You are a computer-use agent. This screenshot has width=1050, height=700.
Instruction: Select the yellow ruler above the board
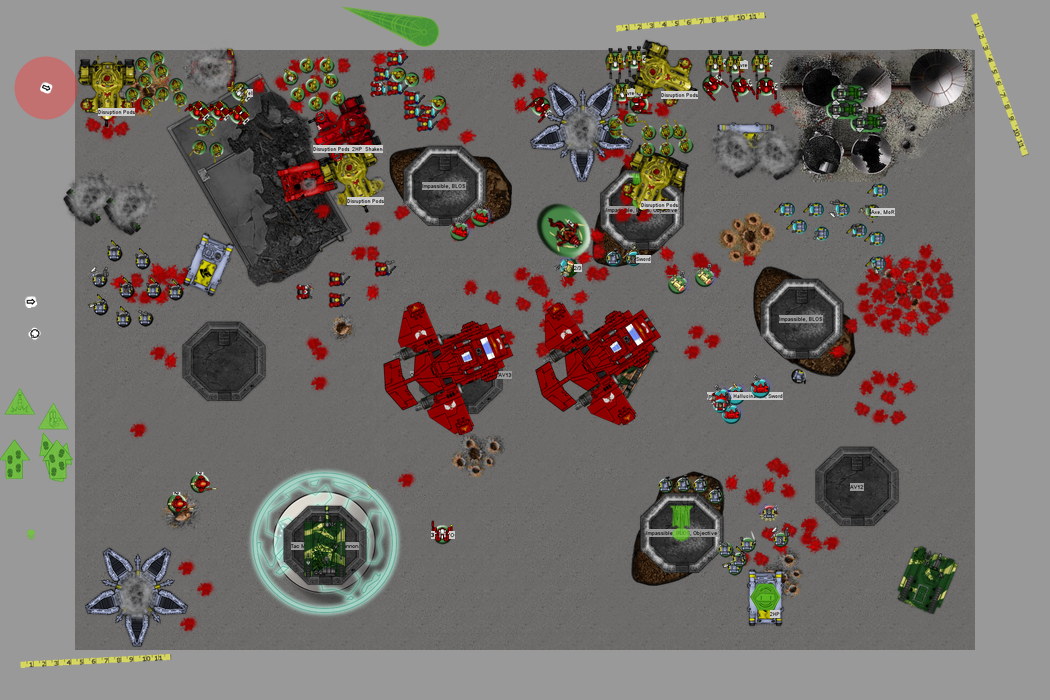point(690,21)
